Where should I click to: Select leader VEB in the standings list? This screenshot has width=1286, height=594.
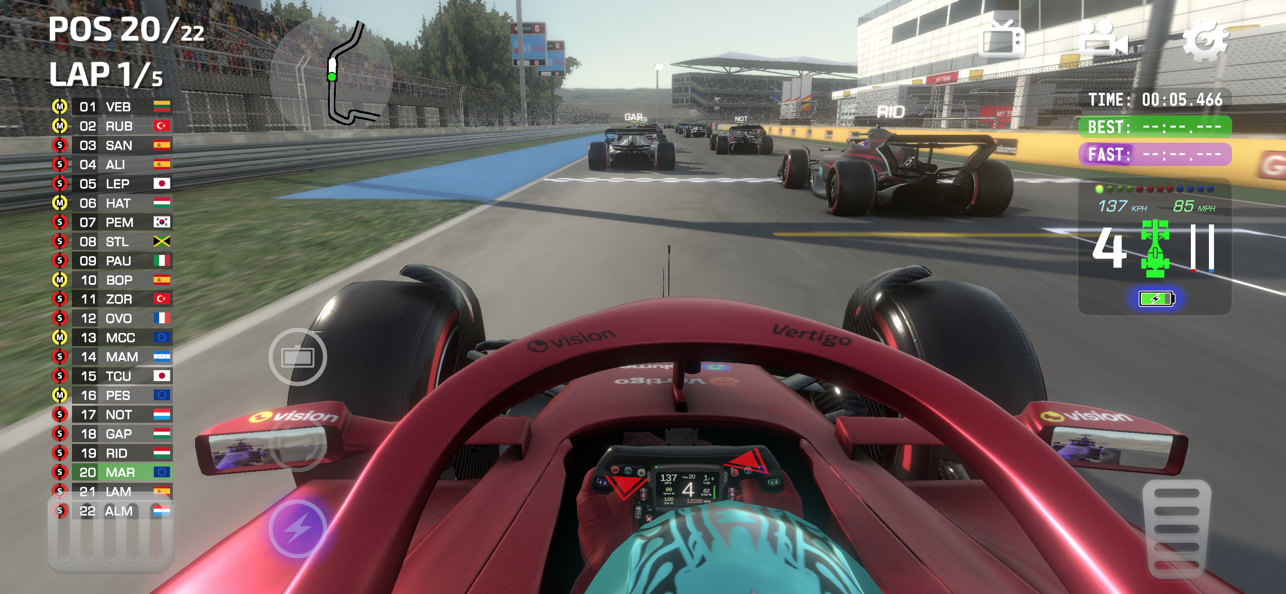(x=112, y=107)
